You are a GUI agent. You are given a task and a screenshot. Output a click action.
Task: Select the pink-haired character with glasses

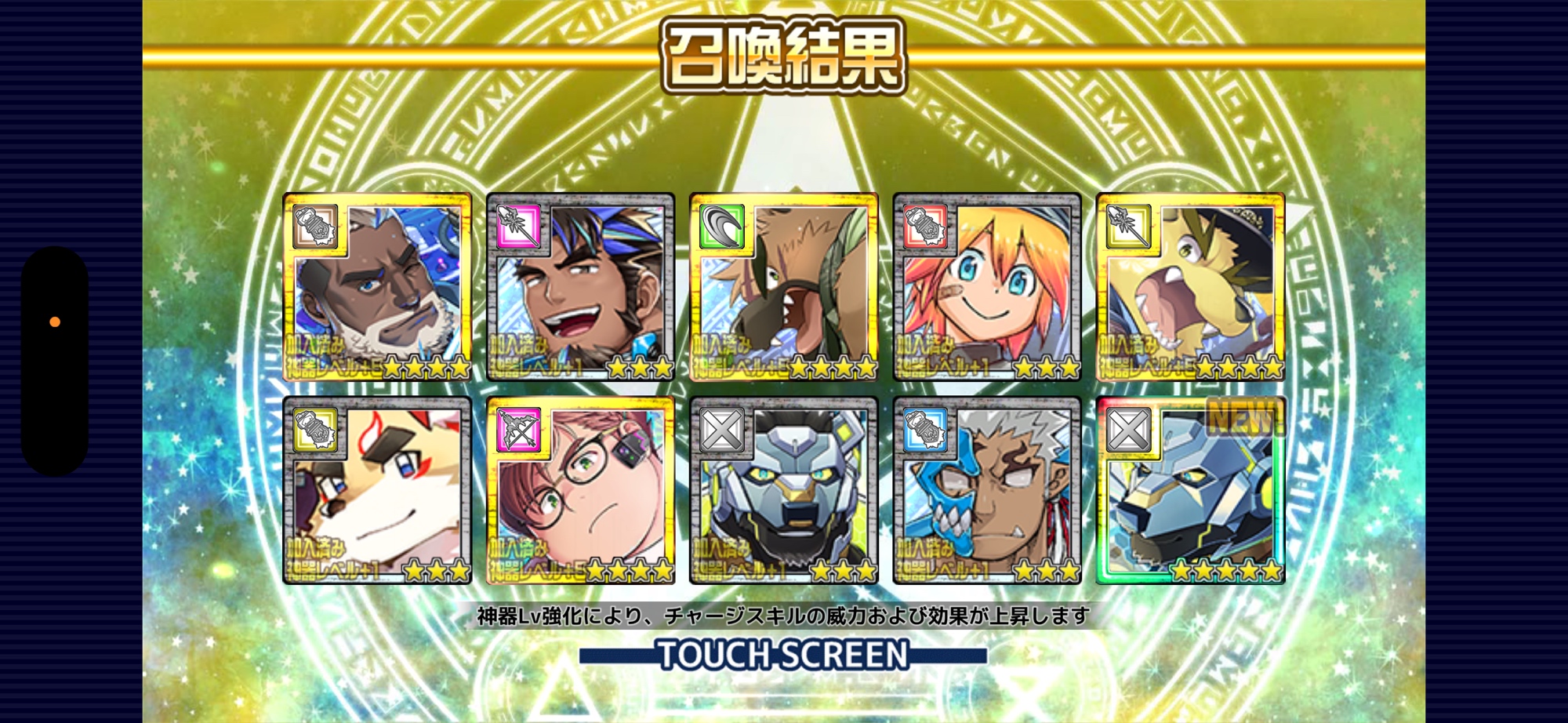580,491
